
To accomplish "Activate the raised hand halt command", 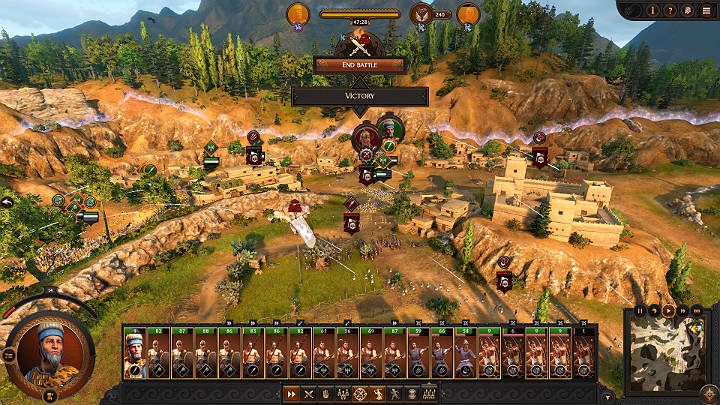I will pyautogui.click(x=326, y=394).
